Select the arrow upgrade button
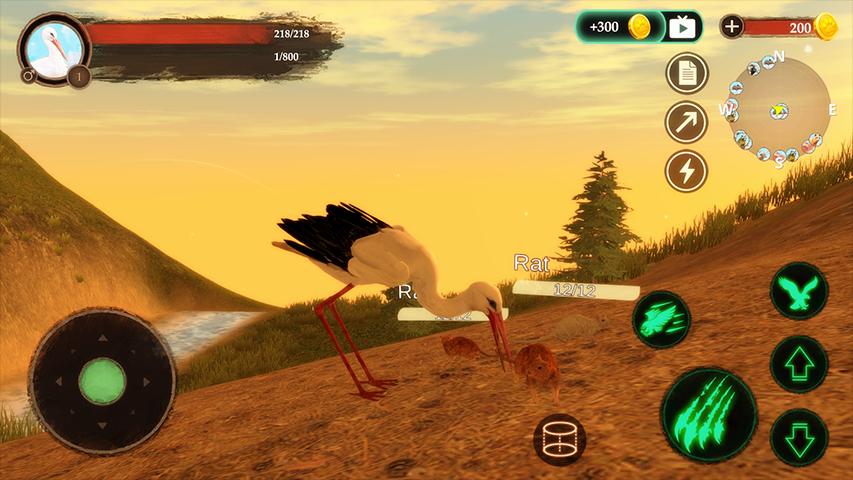Image resolution: width=853 pixels, height=480 pixels. (x=687, y=122)
